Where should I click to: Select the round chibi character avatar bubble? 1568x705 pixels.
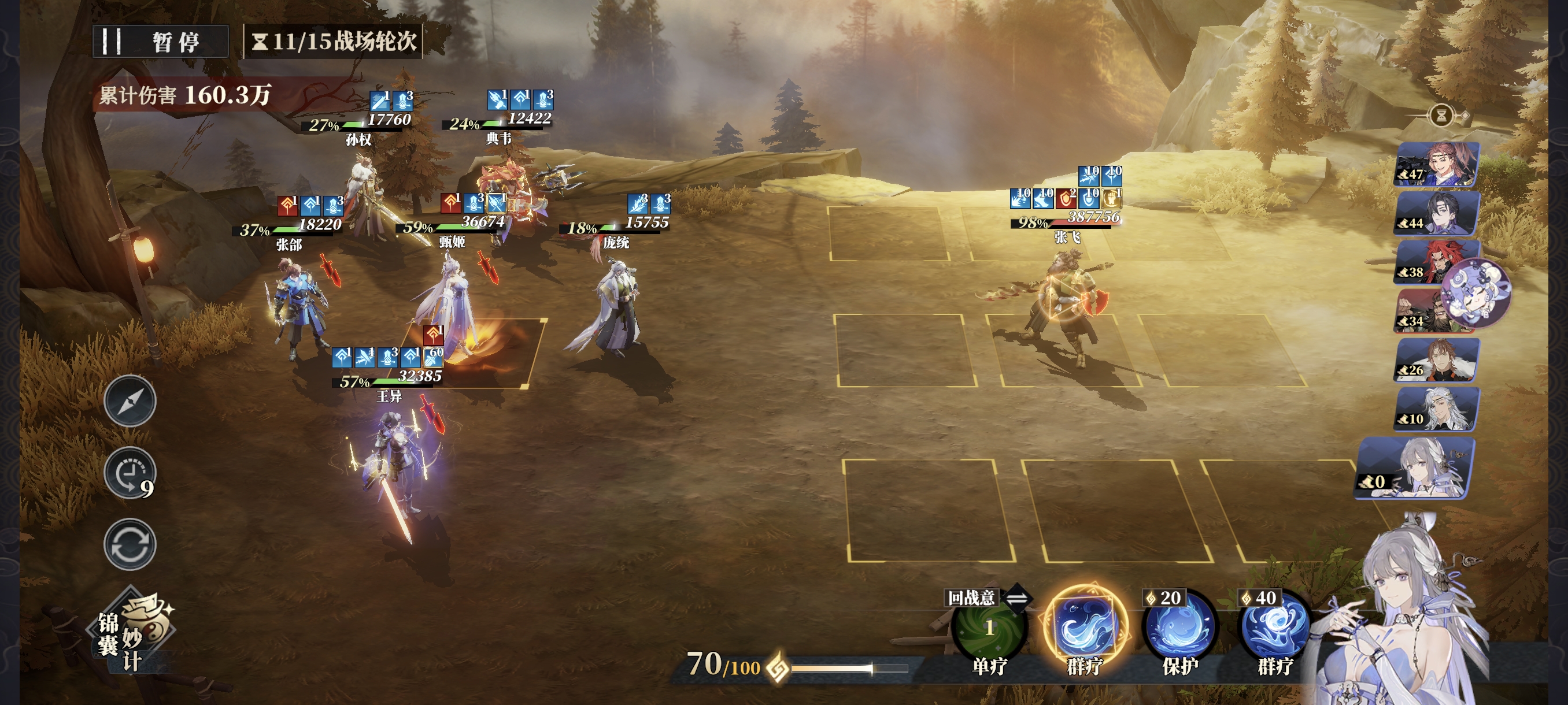coord(1477,292)
